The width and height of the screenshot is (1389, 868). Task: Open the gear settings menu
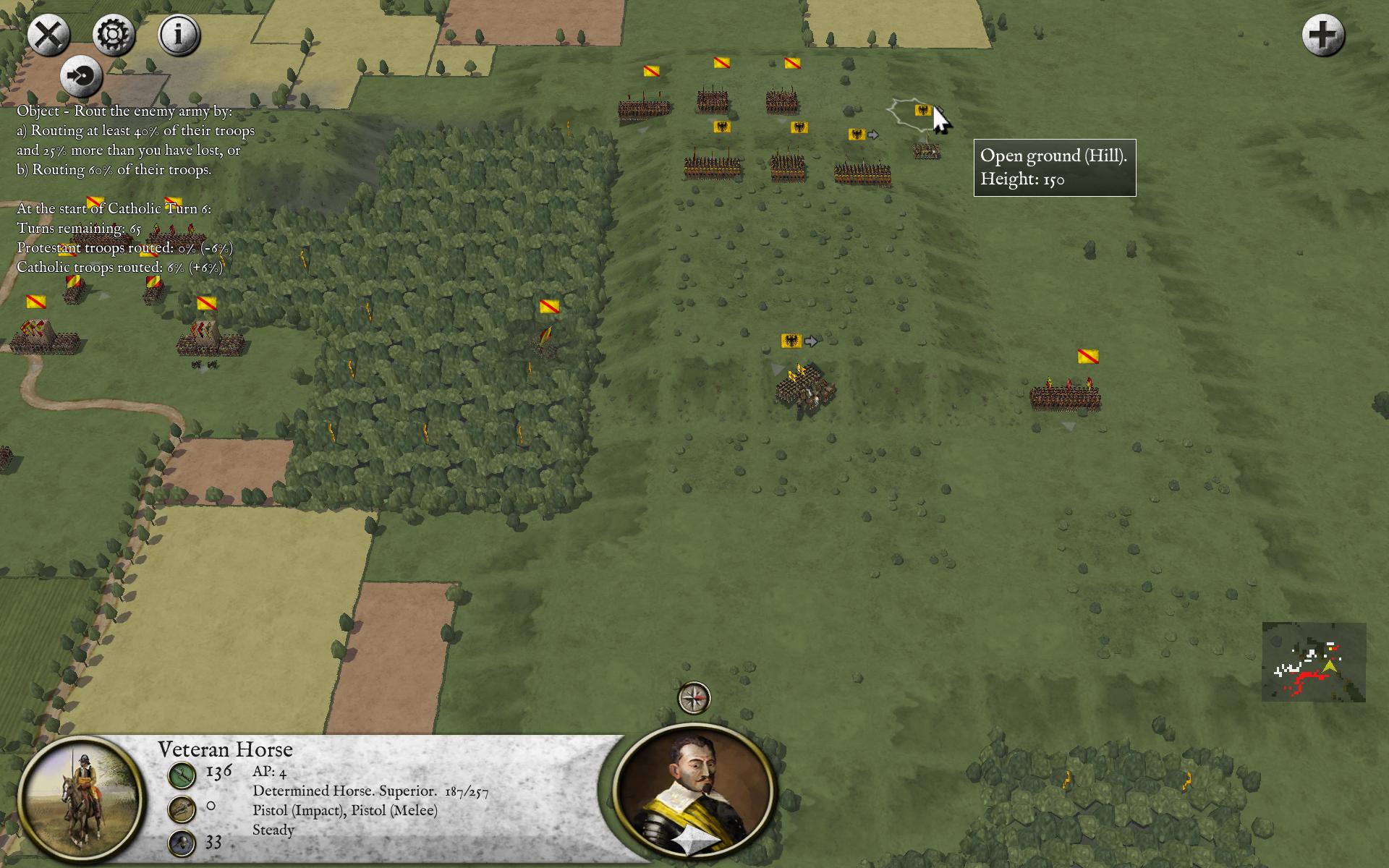tap(114, 35)
